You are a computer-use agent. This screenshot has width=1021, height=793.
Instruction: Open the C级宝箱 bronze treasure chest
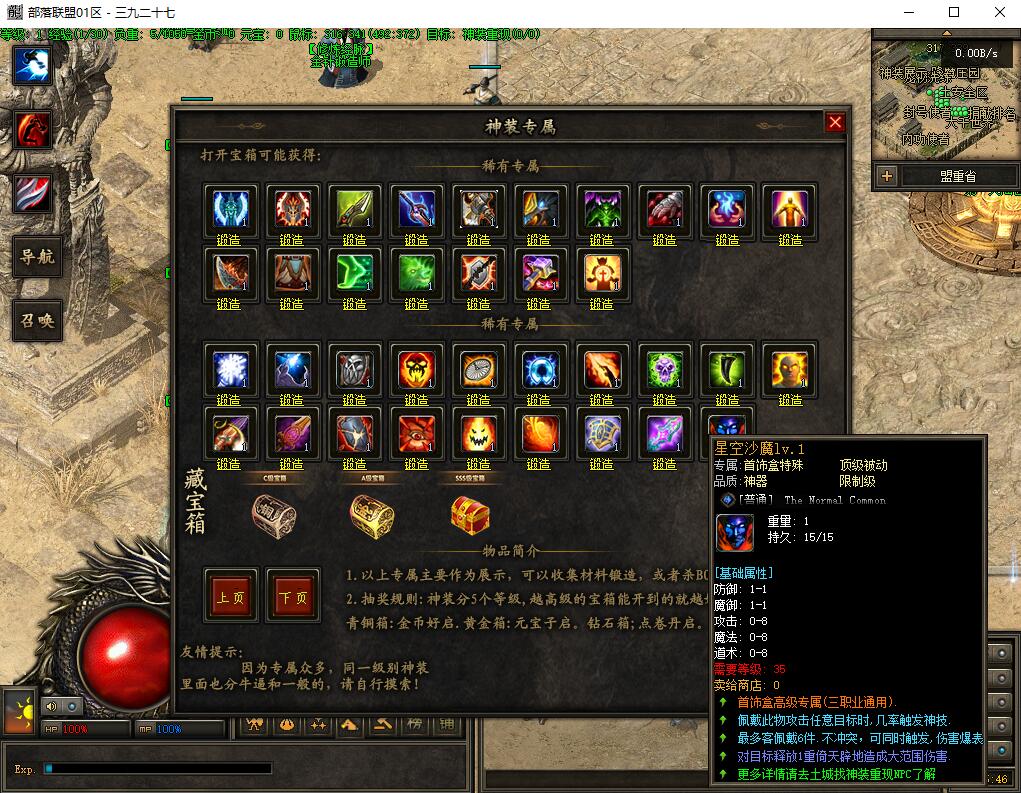tap(273, 515)
